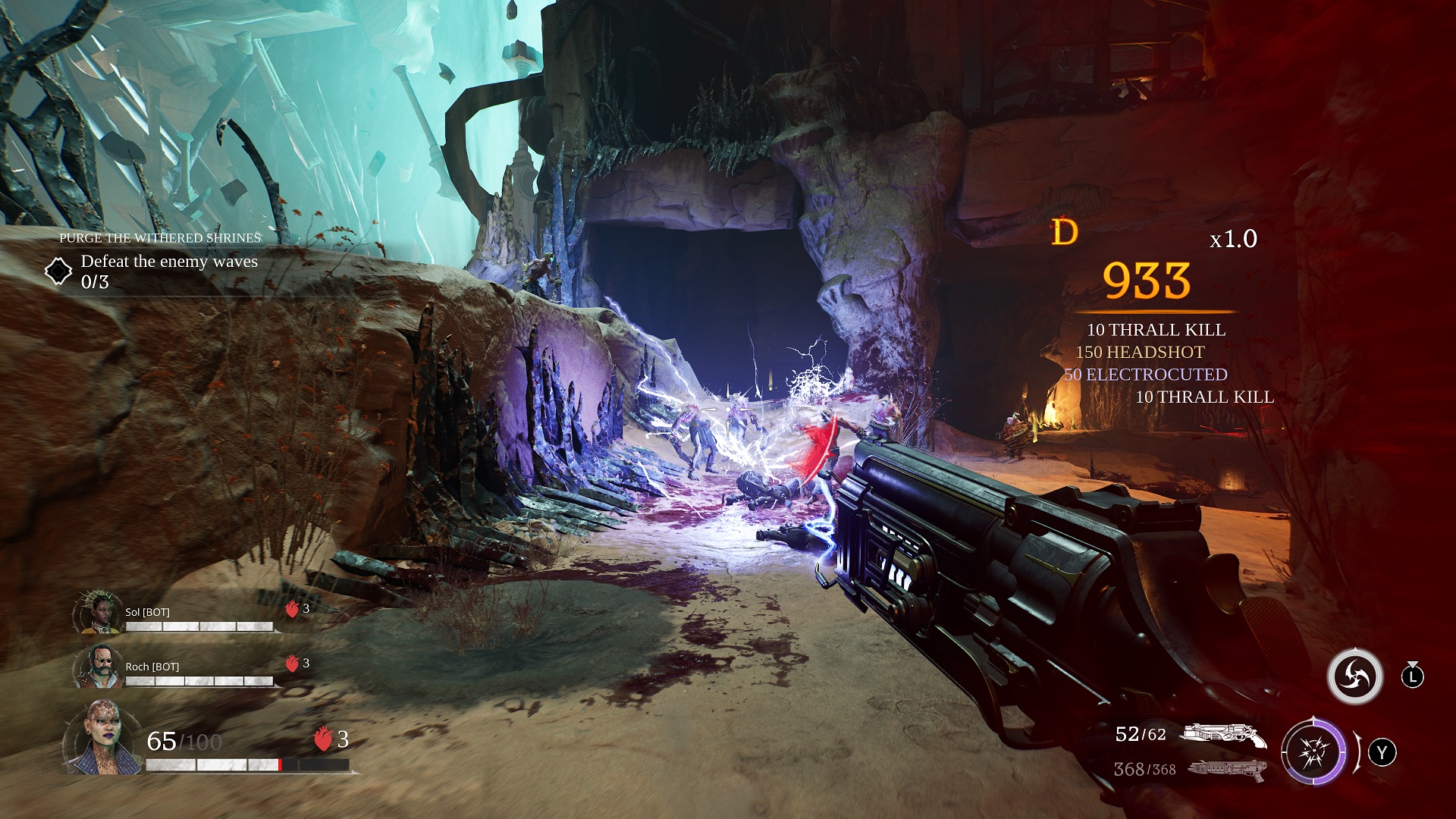
Task: Switch to the secondary rifle weapon icon
Action: click(x=1227, y=770)
